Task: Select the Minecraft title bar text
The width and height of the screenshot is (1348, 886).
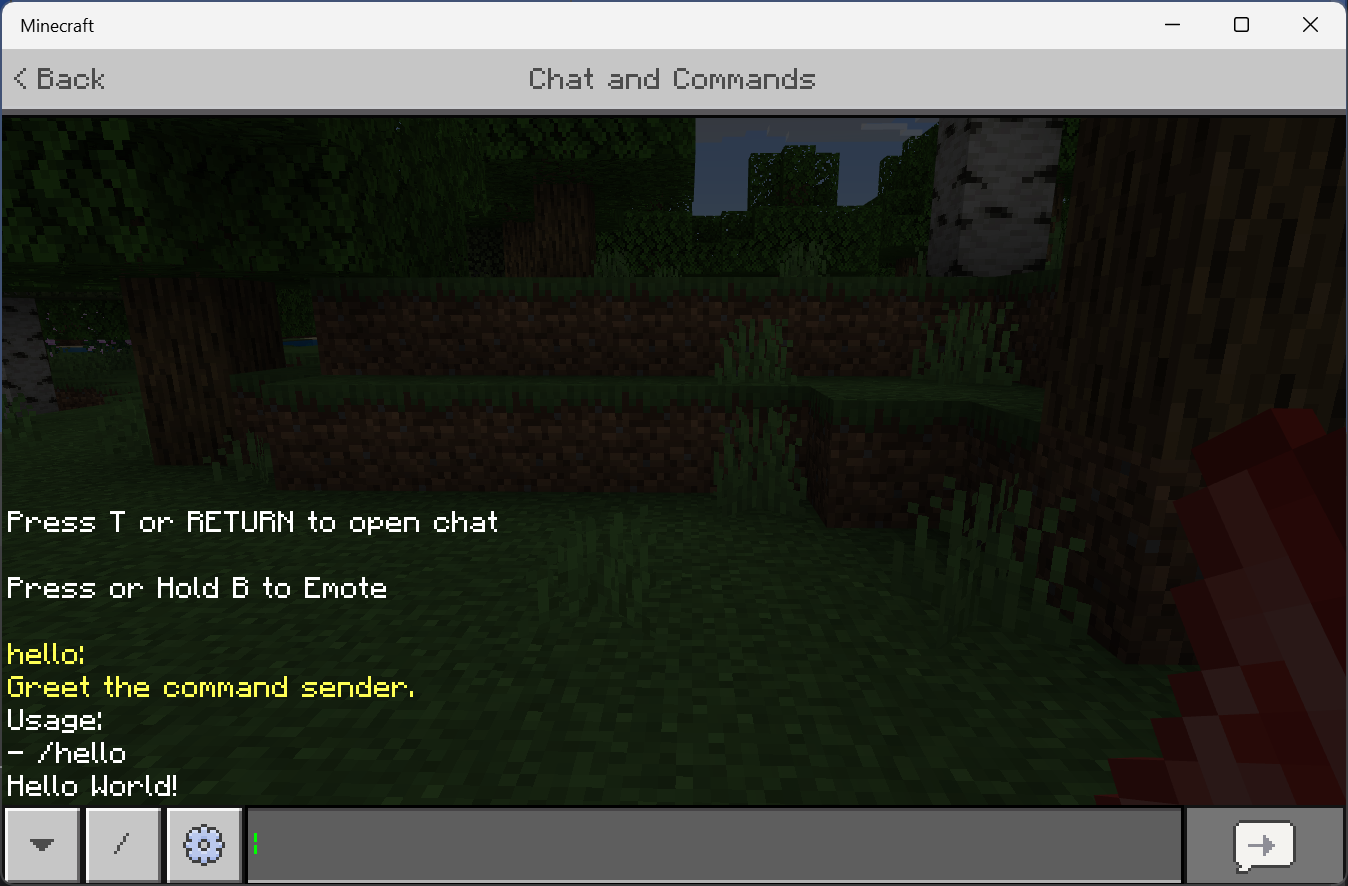Action: (x=56, y=25)
